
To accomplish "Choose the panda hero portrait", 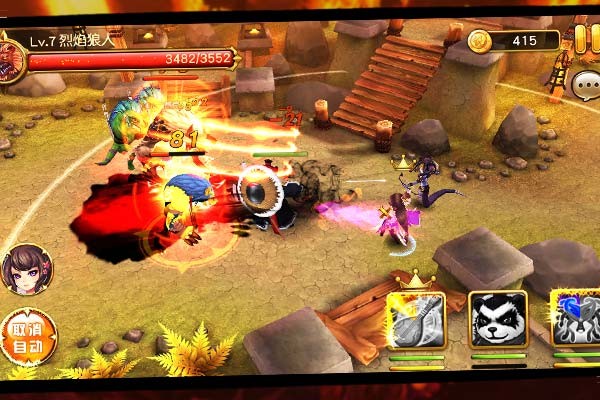I will (498, 320).
